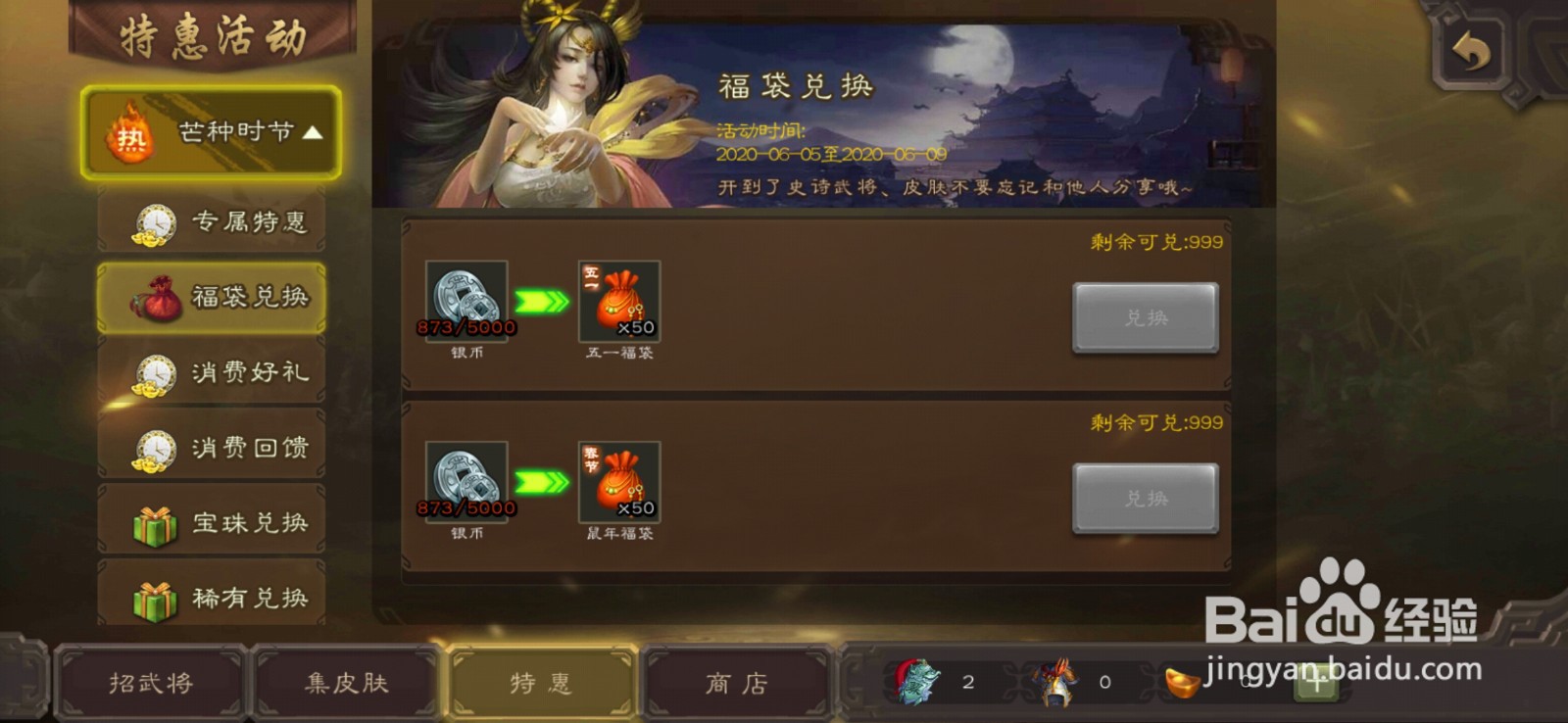Switch to the 集皮肤 tab
This screenshot has width=1568, height=723.
(x=345, y=683)
